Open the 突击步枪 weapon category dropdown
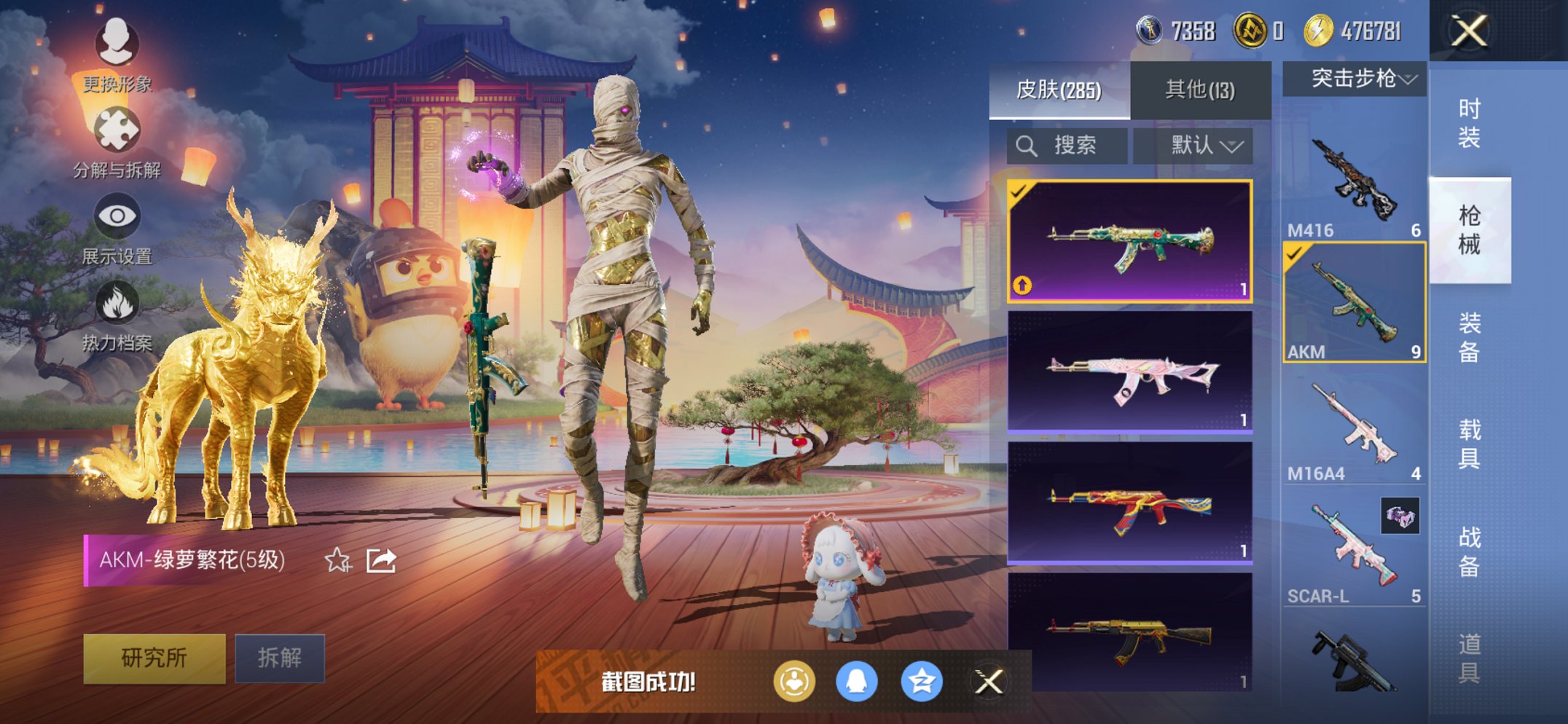 coord(1354,80)
